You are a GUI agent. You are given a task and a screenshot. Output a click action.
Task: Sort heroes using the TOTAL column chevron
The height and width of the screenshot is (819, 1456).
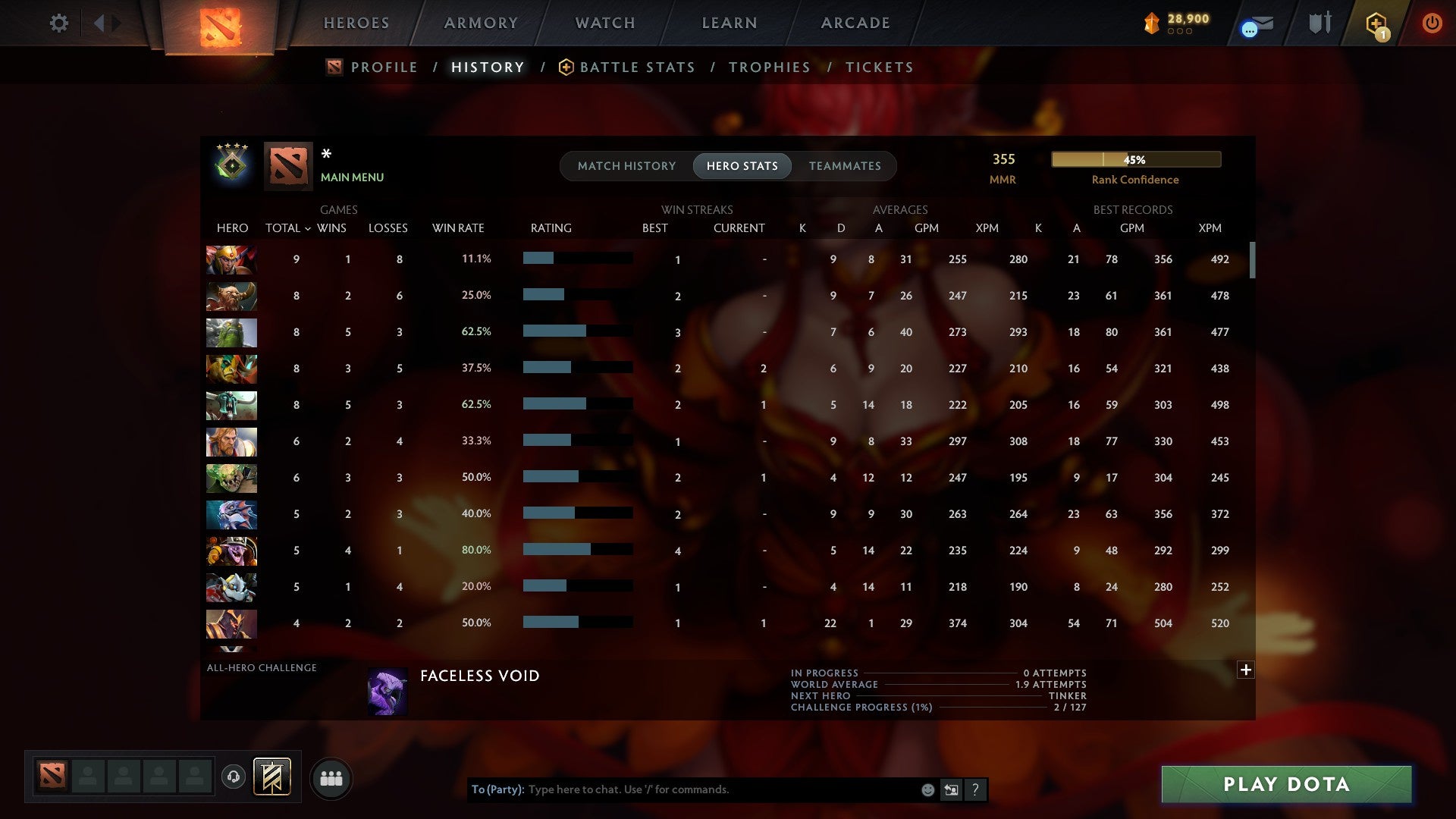click(306, 228)
